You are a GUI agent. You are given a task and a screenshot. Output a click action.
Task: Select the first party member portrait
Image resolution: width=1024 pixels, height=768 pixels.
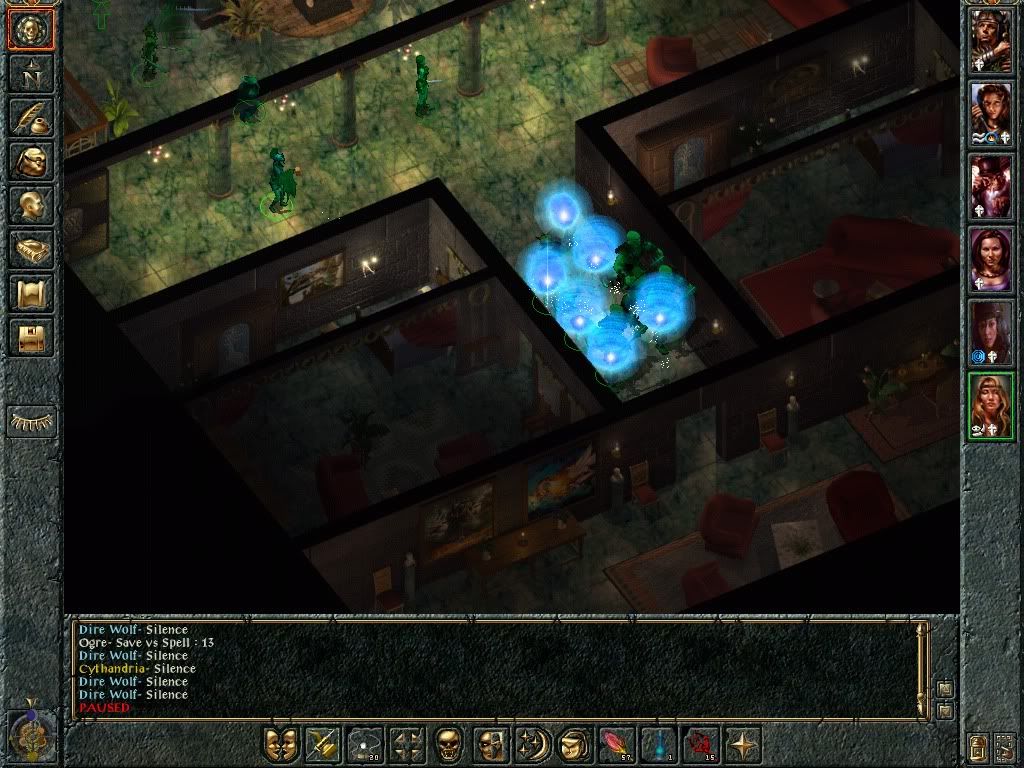(x=991, y=40)
